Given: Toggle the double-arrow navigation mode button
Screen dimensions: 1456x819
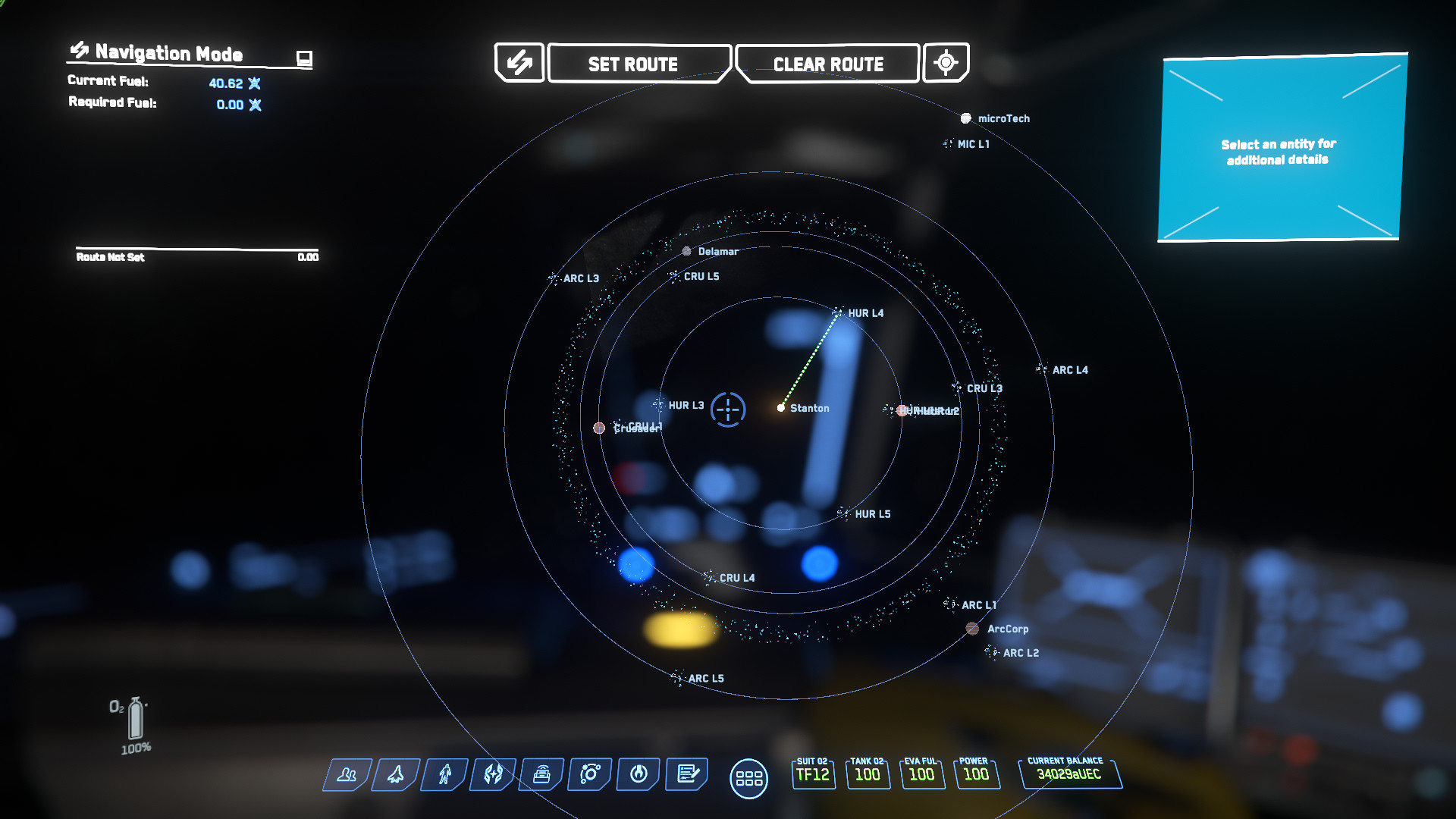Looking at the screenshot, I should coord(519,63).
